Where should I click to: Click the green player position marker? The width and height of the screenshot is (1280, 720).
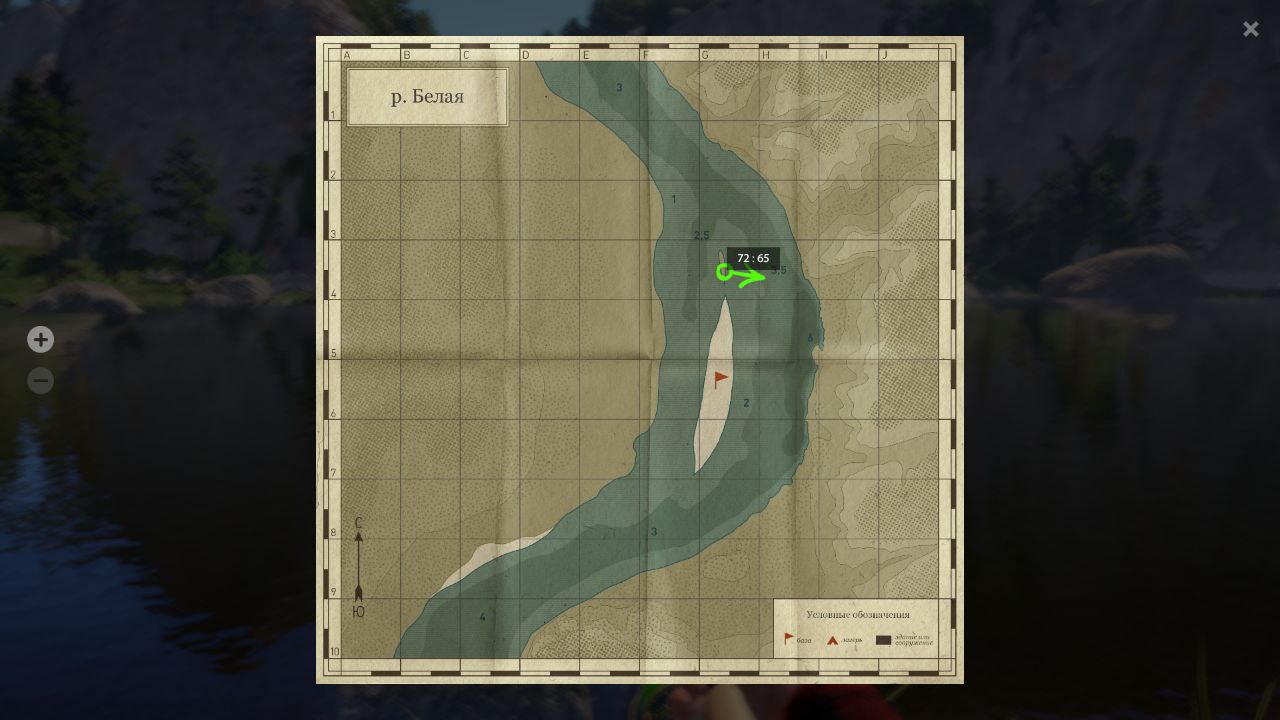724,272
